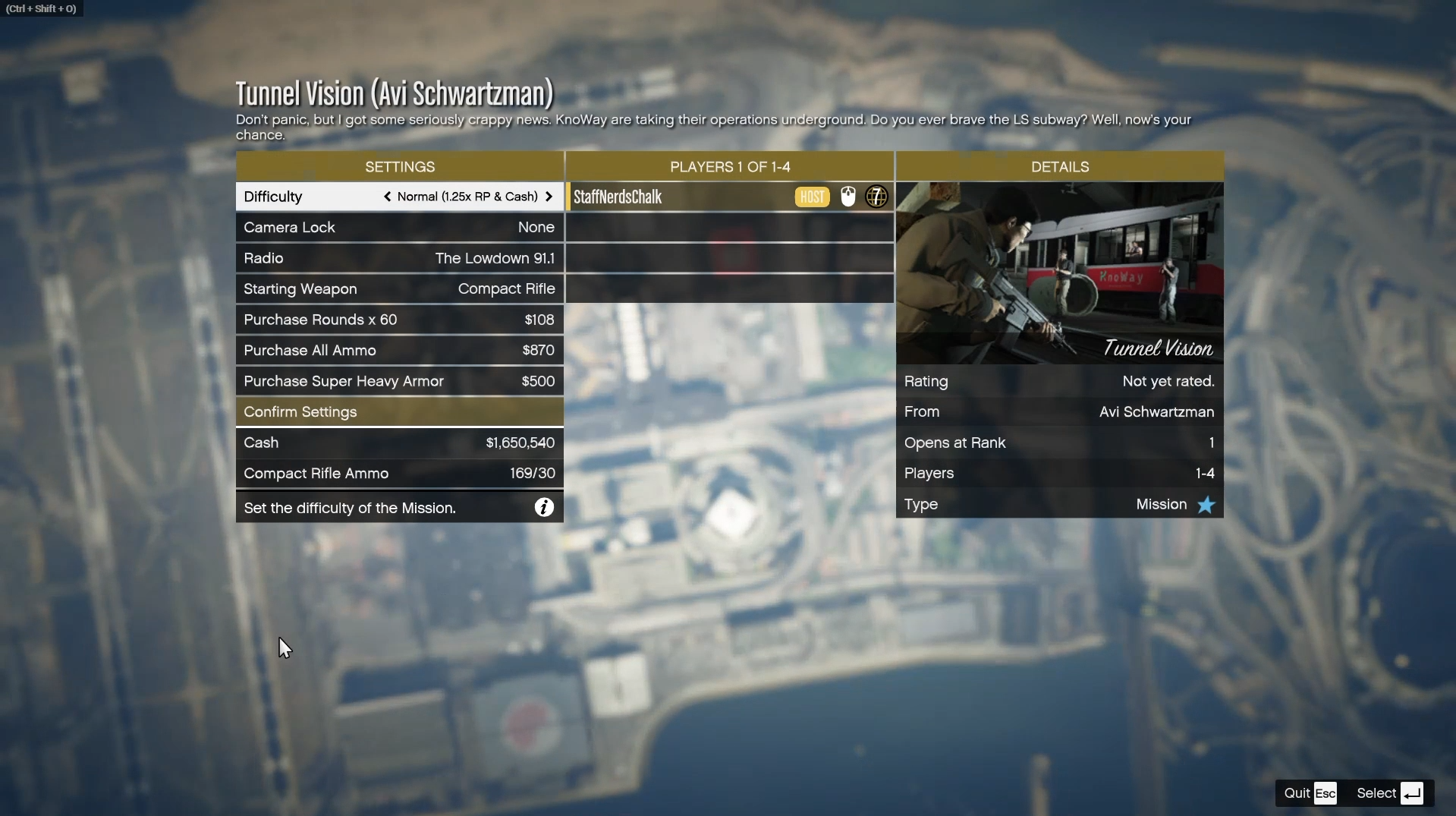
Task: Click the info icon in help bar
Action: (x=544, y=508)
